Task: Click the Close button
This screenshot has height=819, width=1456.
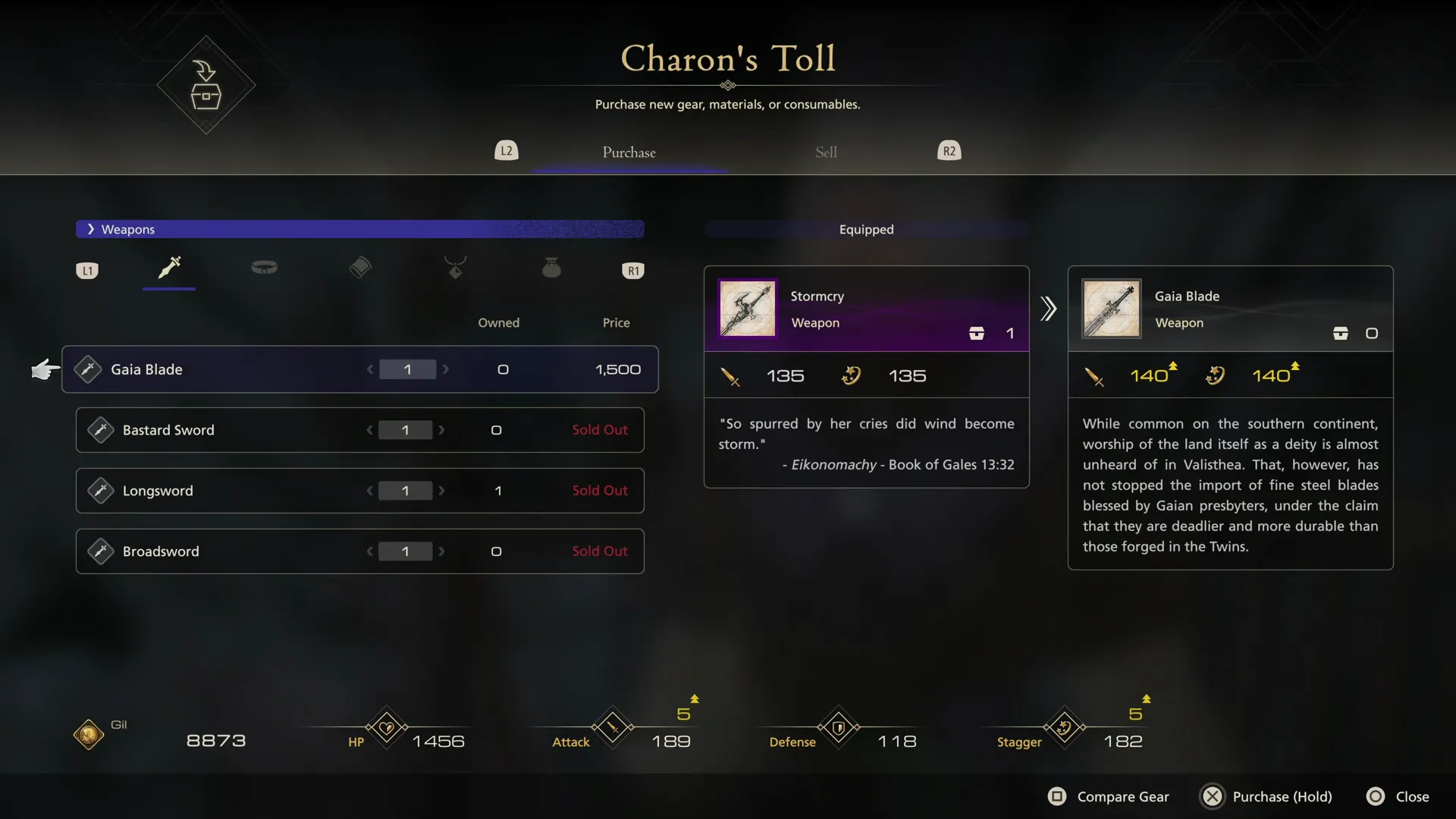Action: click(x=1398, y=796)
